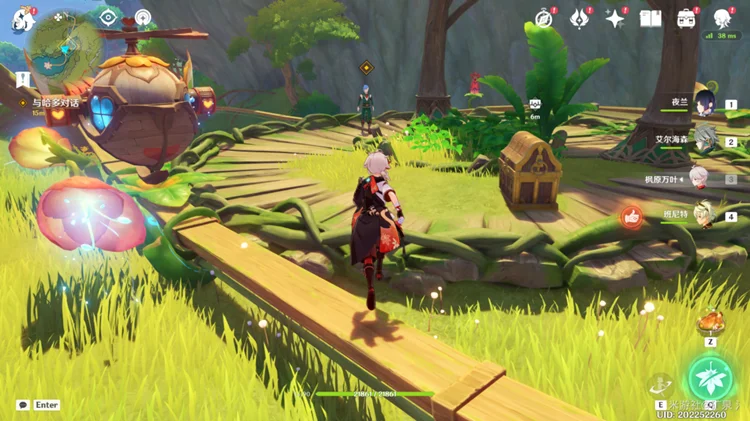Open the backpack inventory

(x=686, y=18)
